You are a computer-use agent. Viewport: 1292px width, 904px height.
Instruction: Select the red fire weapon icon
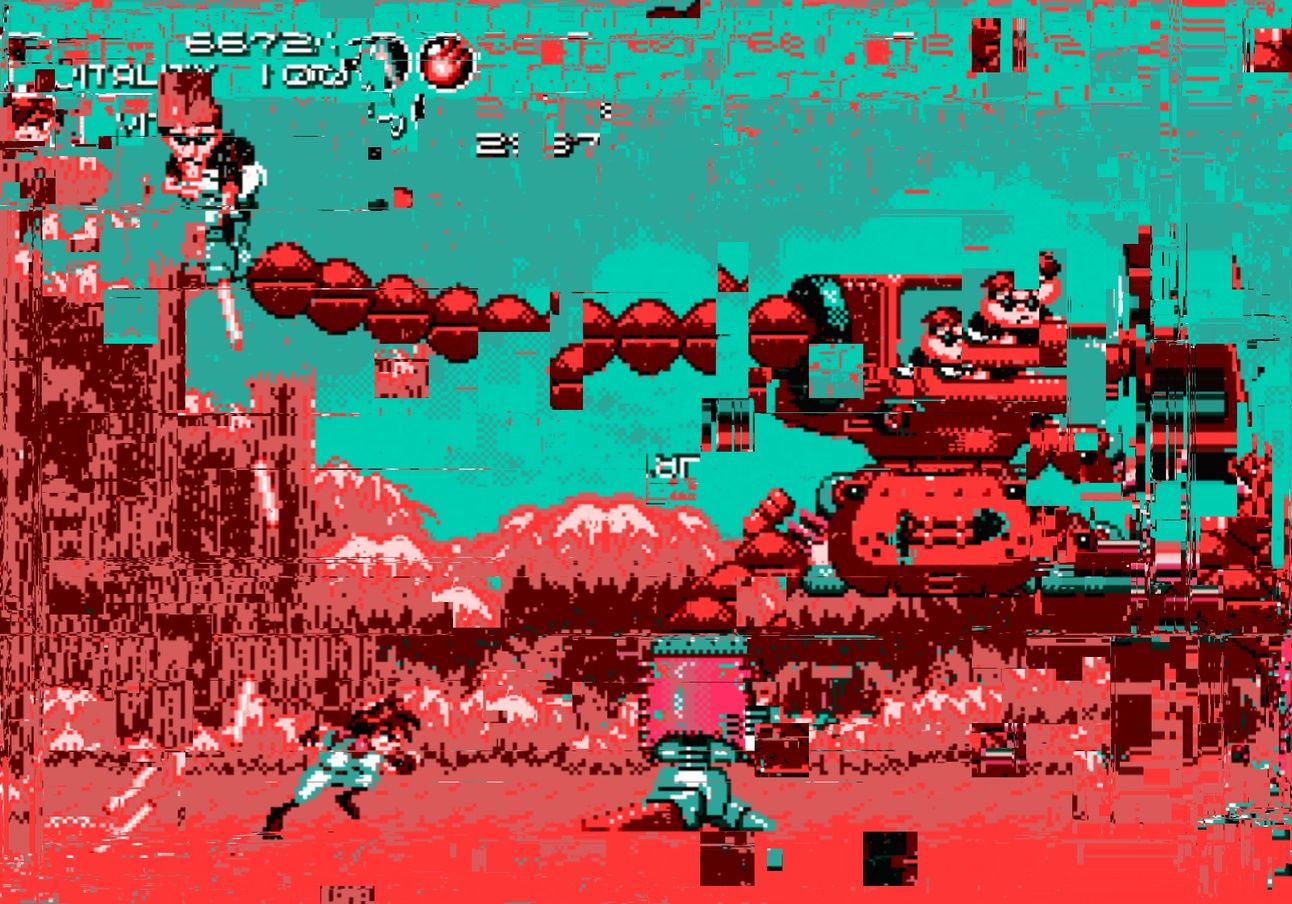[x=447, y=61]
